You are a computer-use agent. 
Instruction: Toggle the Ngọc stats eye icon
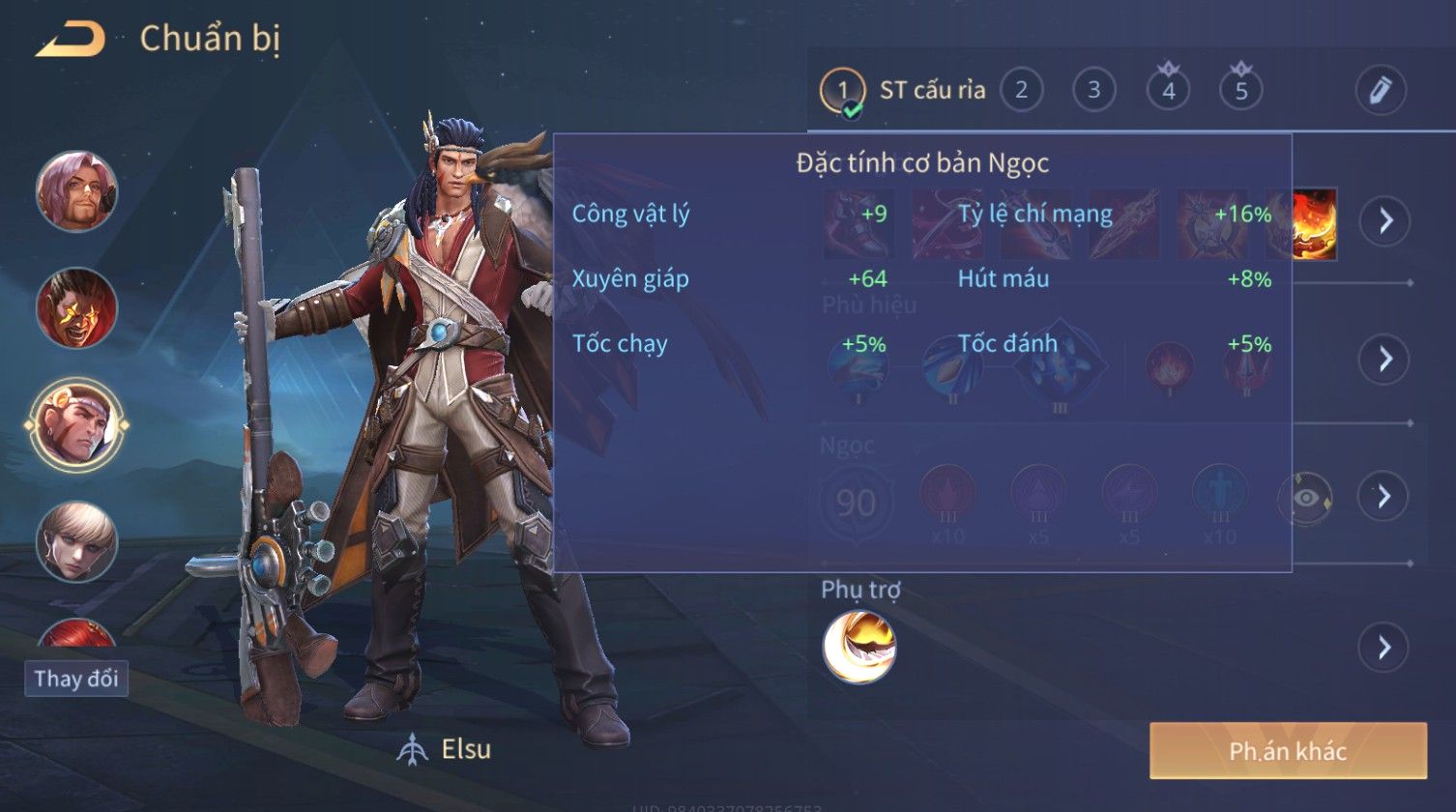(1305, 498)
